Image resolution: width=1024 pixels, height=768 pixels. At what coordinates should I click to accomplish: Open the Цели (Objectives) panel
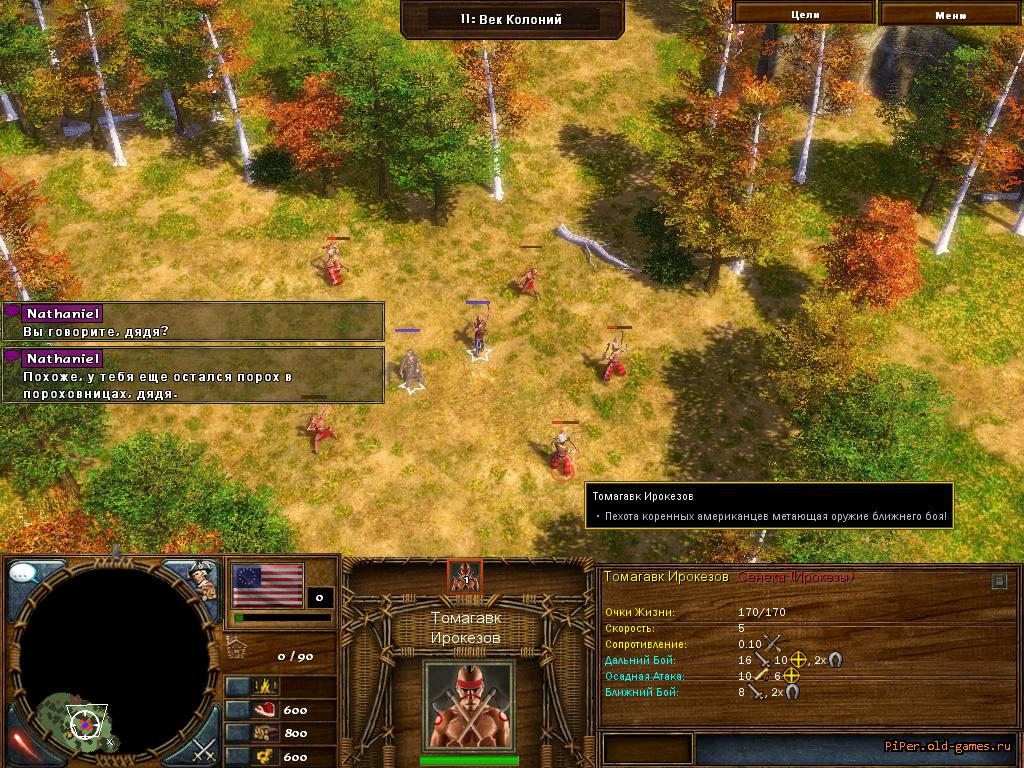(x=804, y=14)
